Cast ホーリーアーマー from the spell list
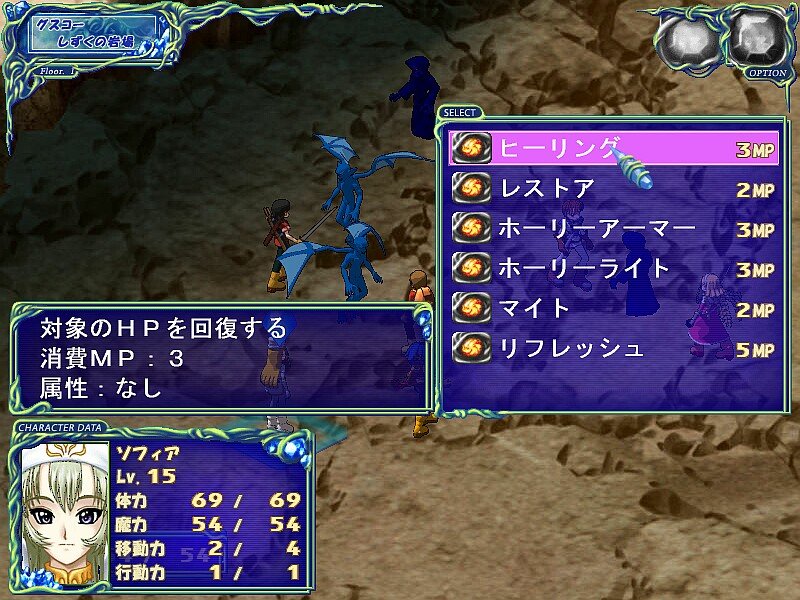800x600 pixels. [x=612, y=229]
